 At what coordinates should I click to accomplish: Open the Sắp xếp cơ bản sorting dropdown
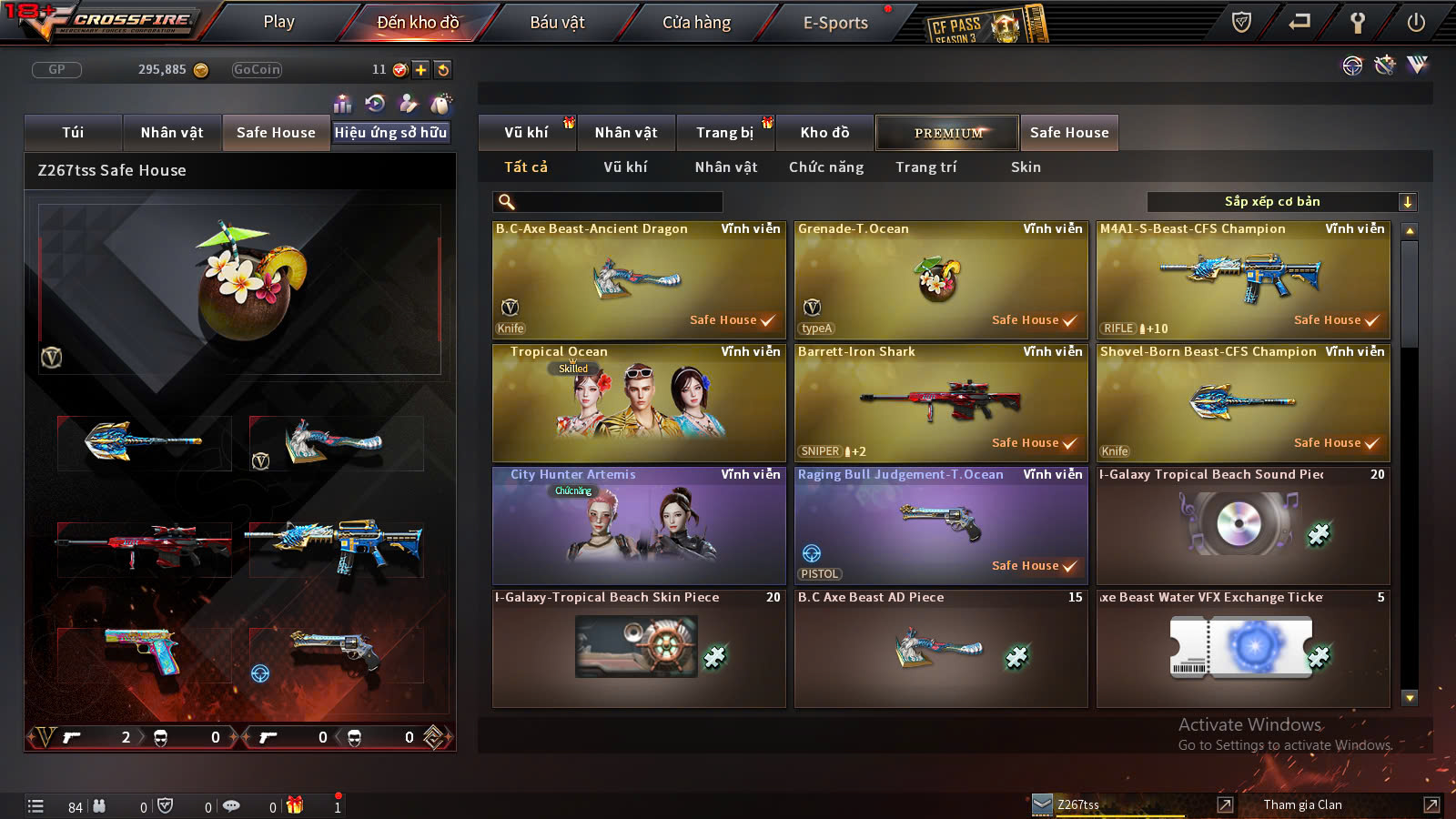click(1271, 201)
